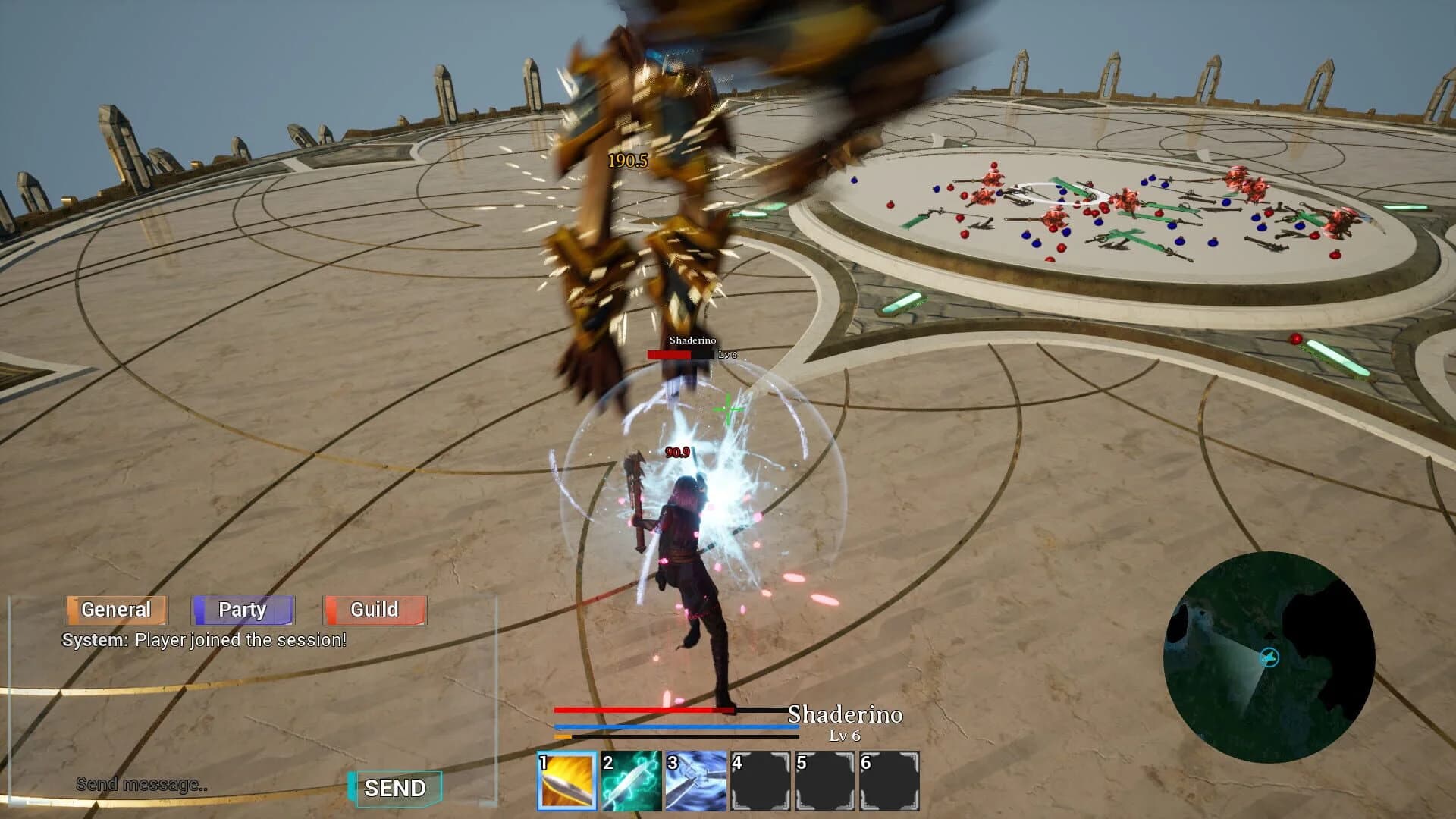This screenshot has height=819, width=1456.
Task: Click the System player joined message
Action: tap(203, 641)
